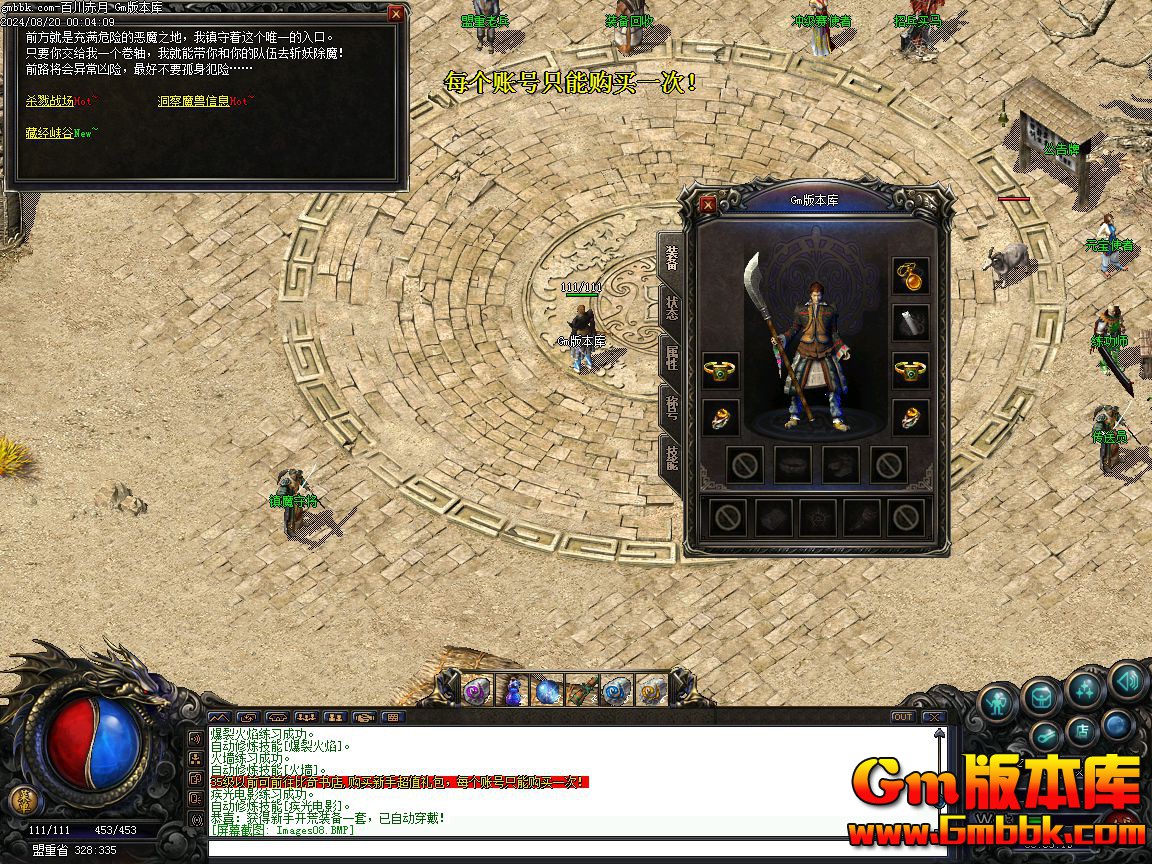This screenshot has width=1152, height=864.
Task: Select the green bundled scroll hotbar slot
Action: (x=581, y=690)
